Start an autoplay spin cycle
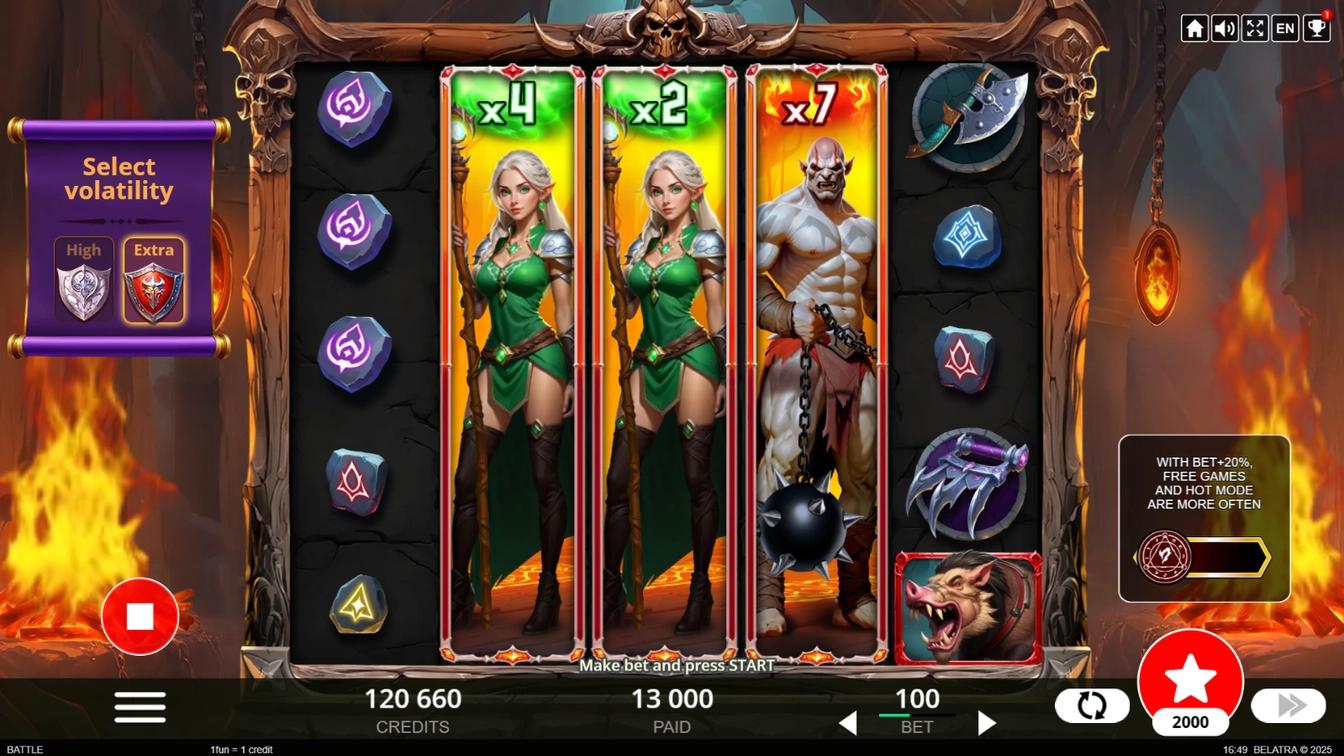The height and width of the screenshot is (756, 1344). [1092, 705]
